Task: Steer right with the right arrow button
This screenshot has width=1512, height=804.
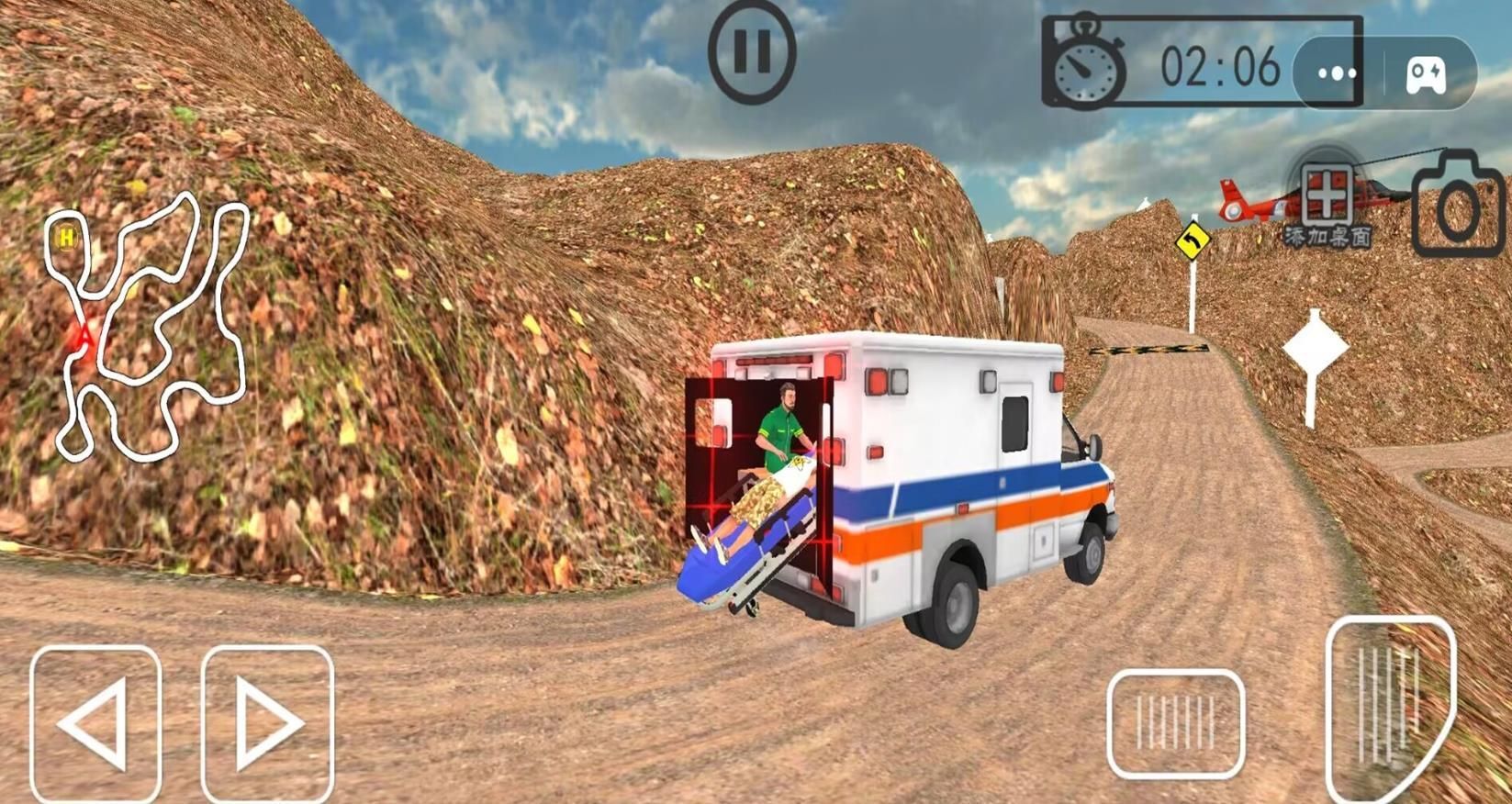Action: [267, 723]
